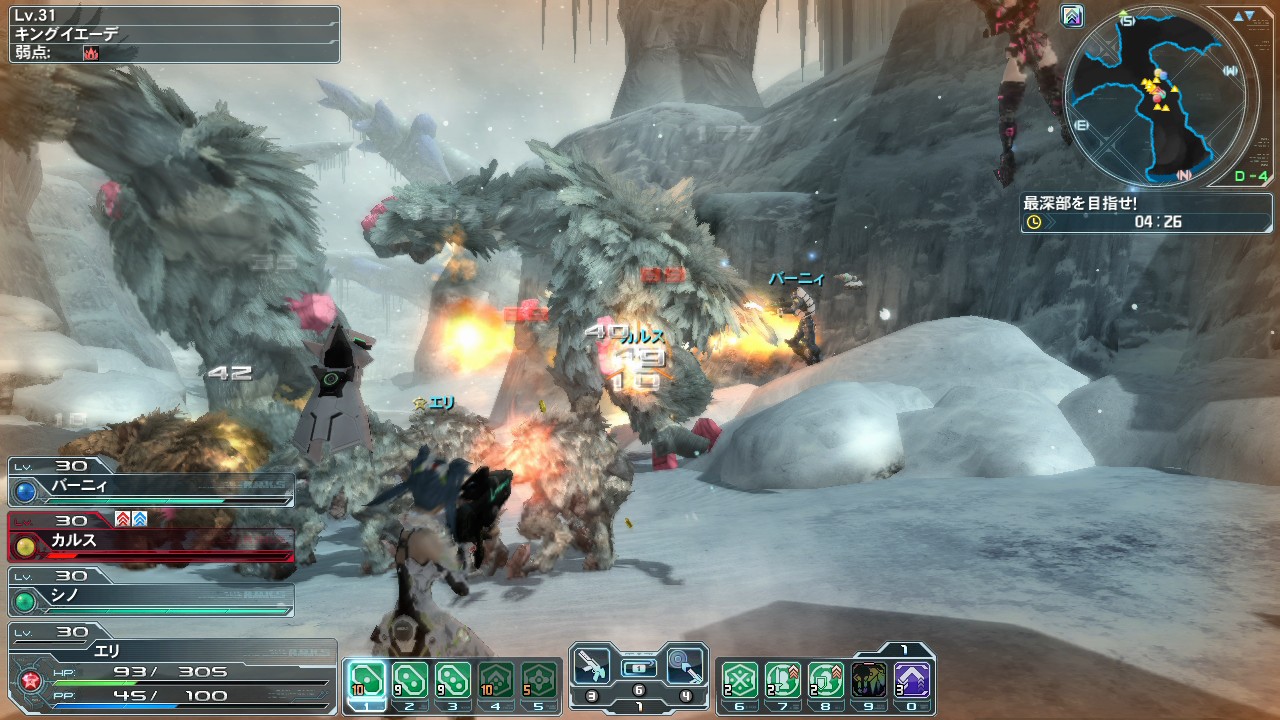Use the three-dot green item in slot 3
The height and width of the screenshot is (720, 1280).
[453, 681]
